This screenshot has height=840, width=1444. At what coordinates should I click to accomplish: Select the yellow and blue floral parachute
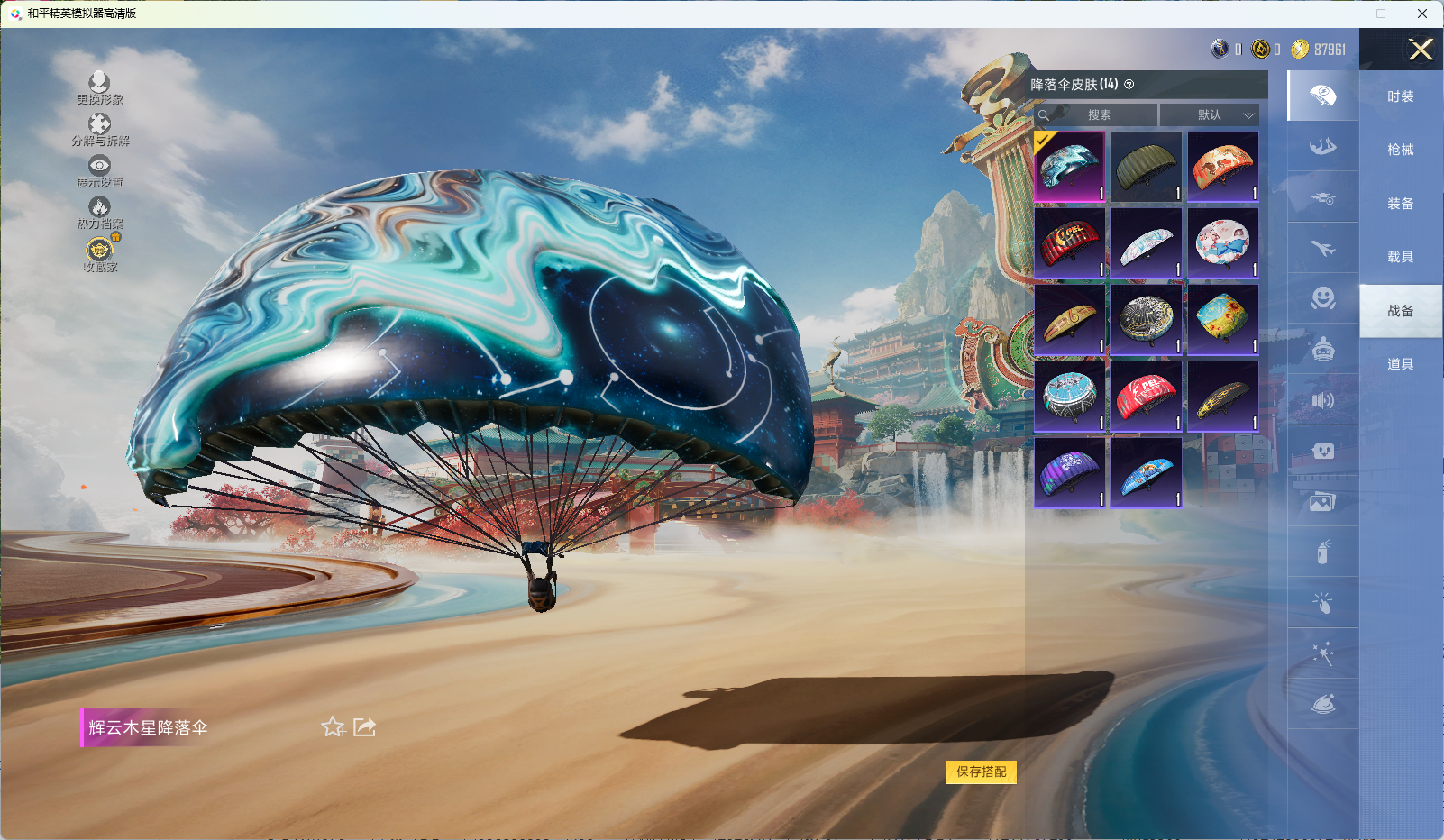1222,320
